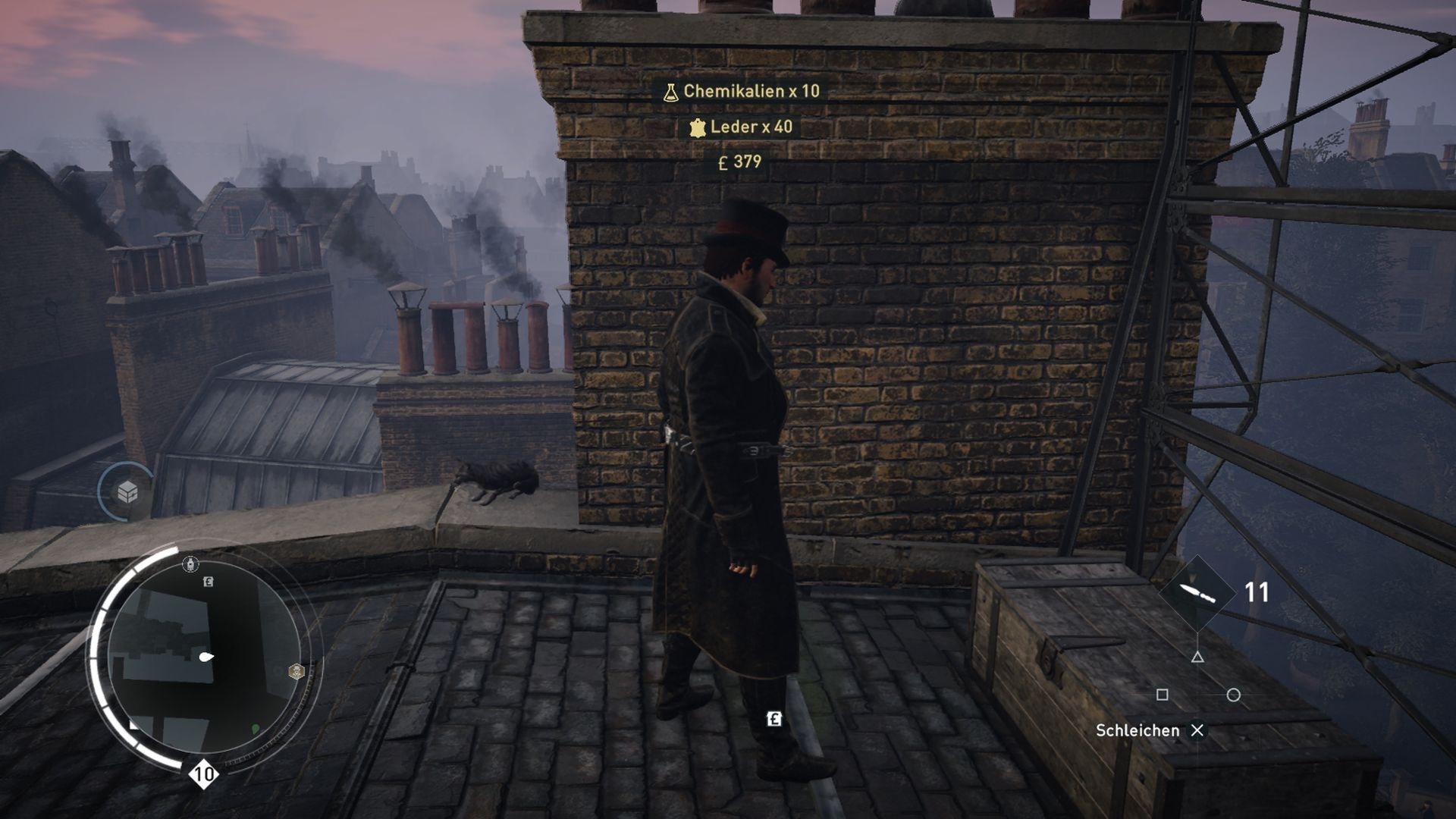Click the flask icon beside Chemikalien
This screenshot has width=1456, height=819.
coord(671,93)
